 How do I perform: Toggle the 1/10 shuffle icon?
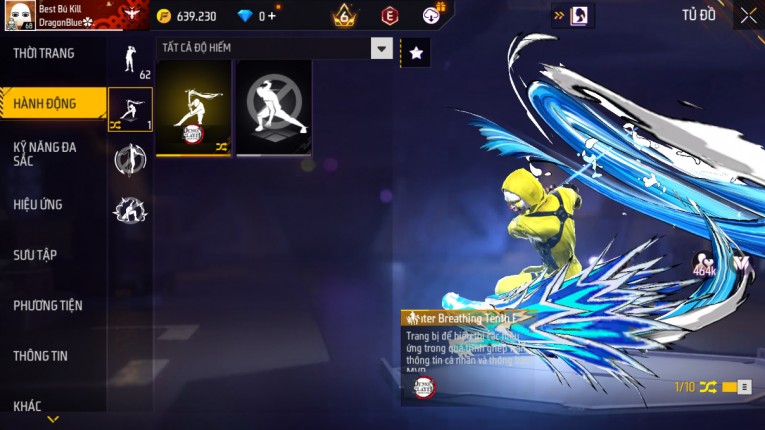tap(708, 386)
